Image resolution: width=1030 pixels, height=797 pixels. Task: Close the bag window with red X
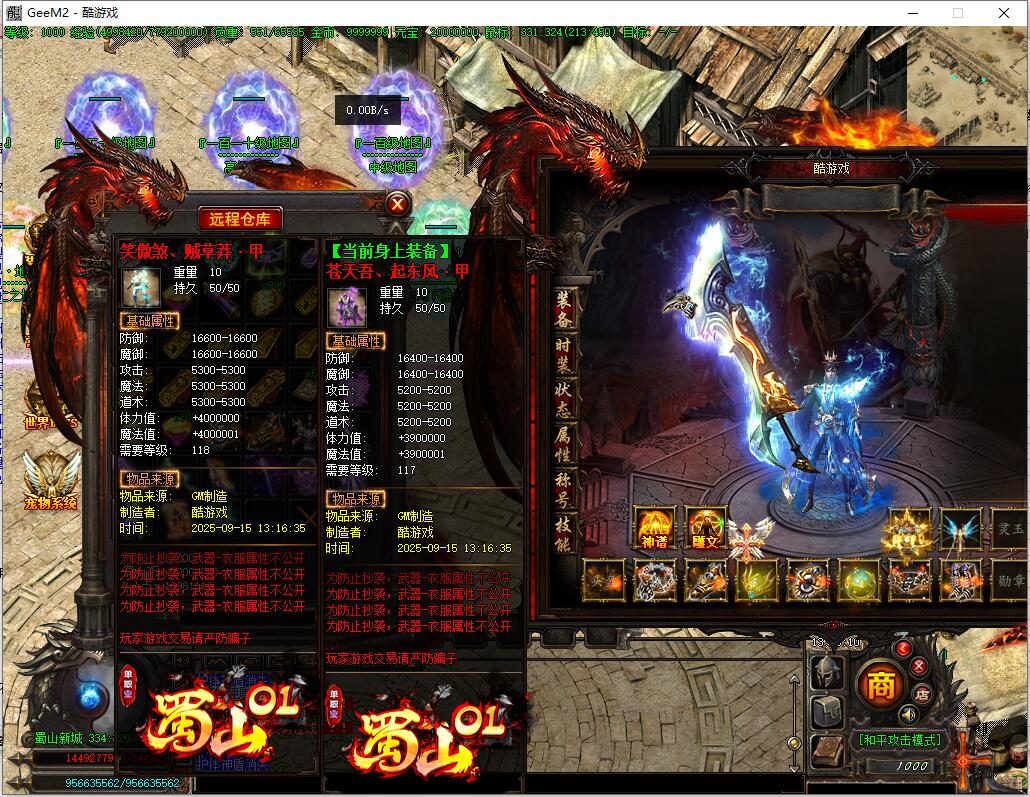(398, 205)
